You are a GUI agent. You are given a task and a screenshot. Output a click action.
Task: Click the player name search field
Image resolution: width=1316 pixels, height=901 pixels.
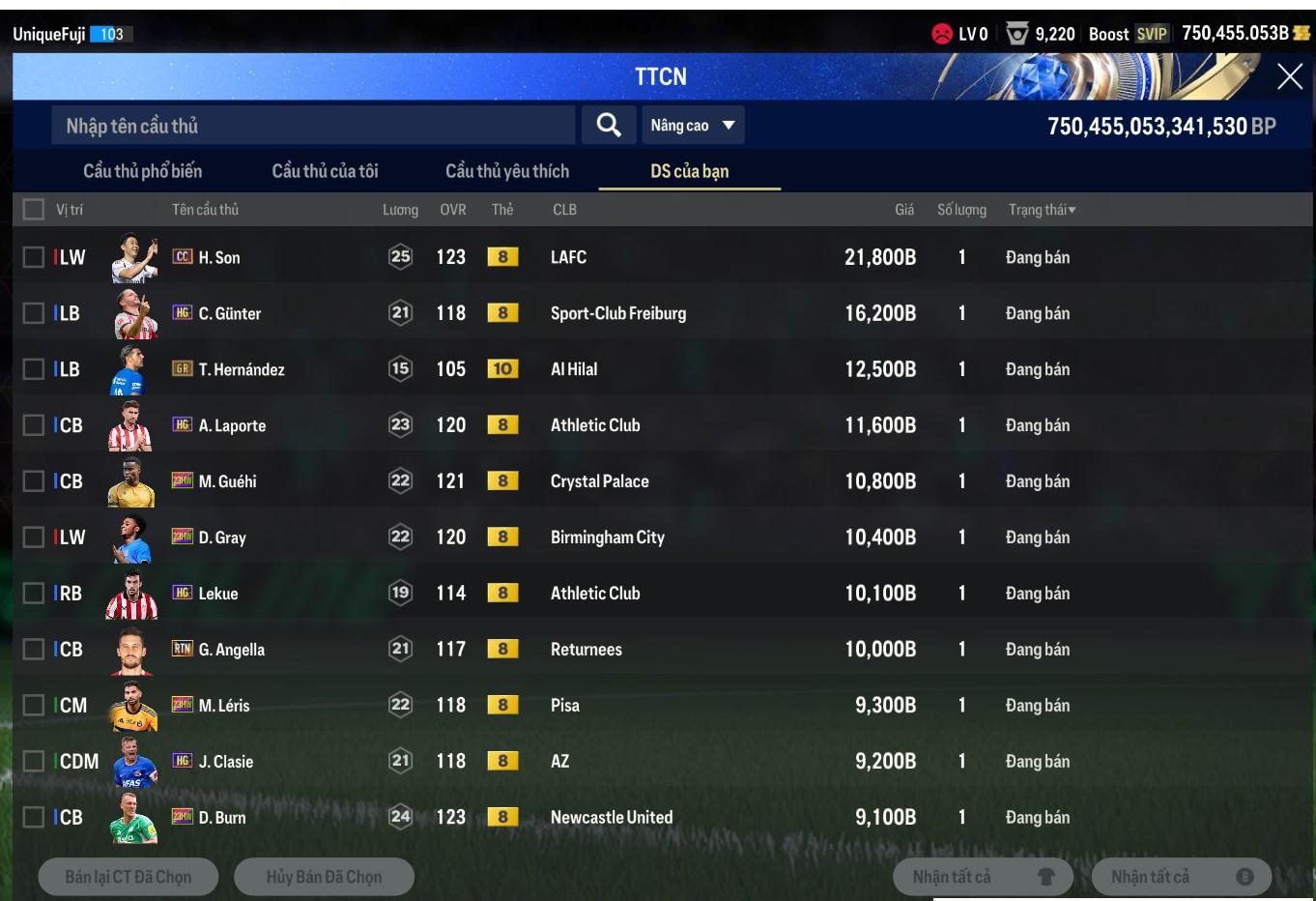coord(312,126)
